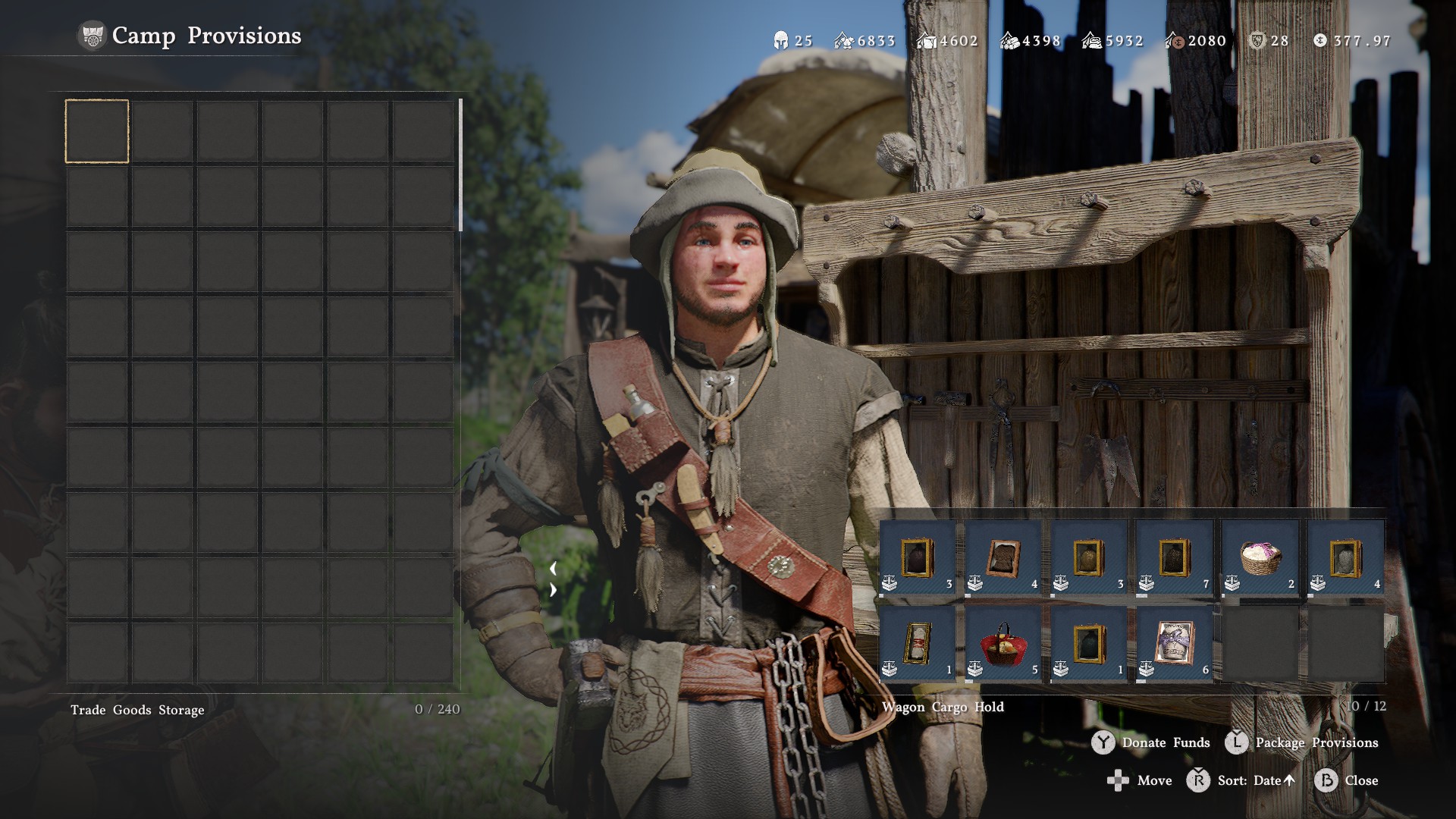Activate Package Provisions

[1316, 743]
